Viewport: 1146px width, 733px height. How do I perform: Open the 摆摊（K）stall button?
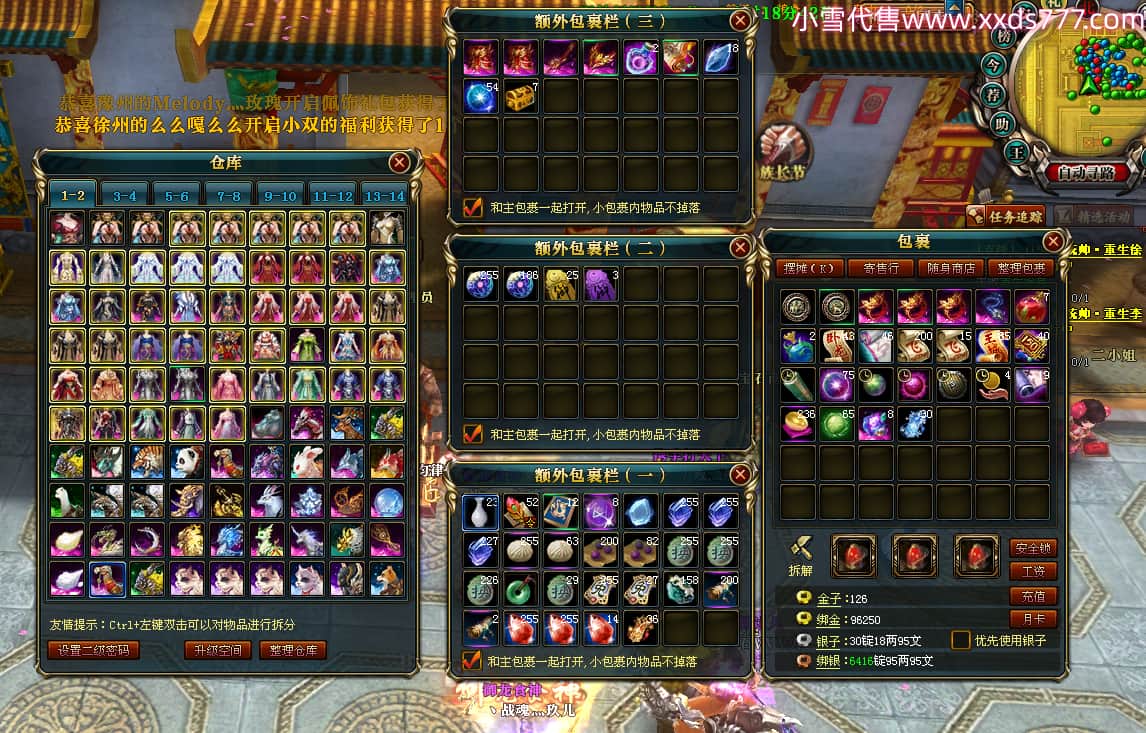coord(809,268)
